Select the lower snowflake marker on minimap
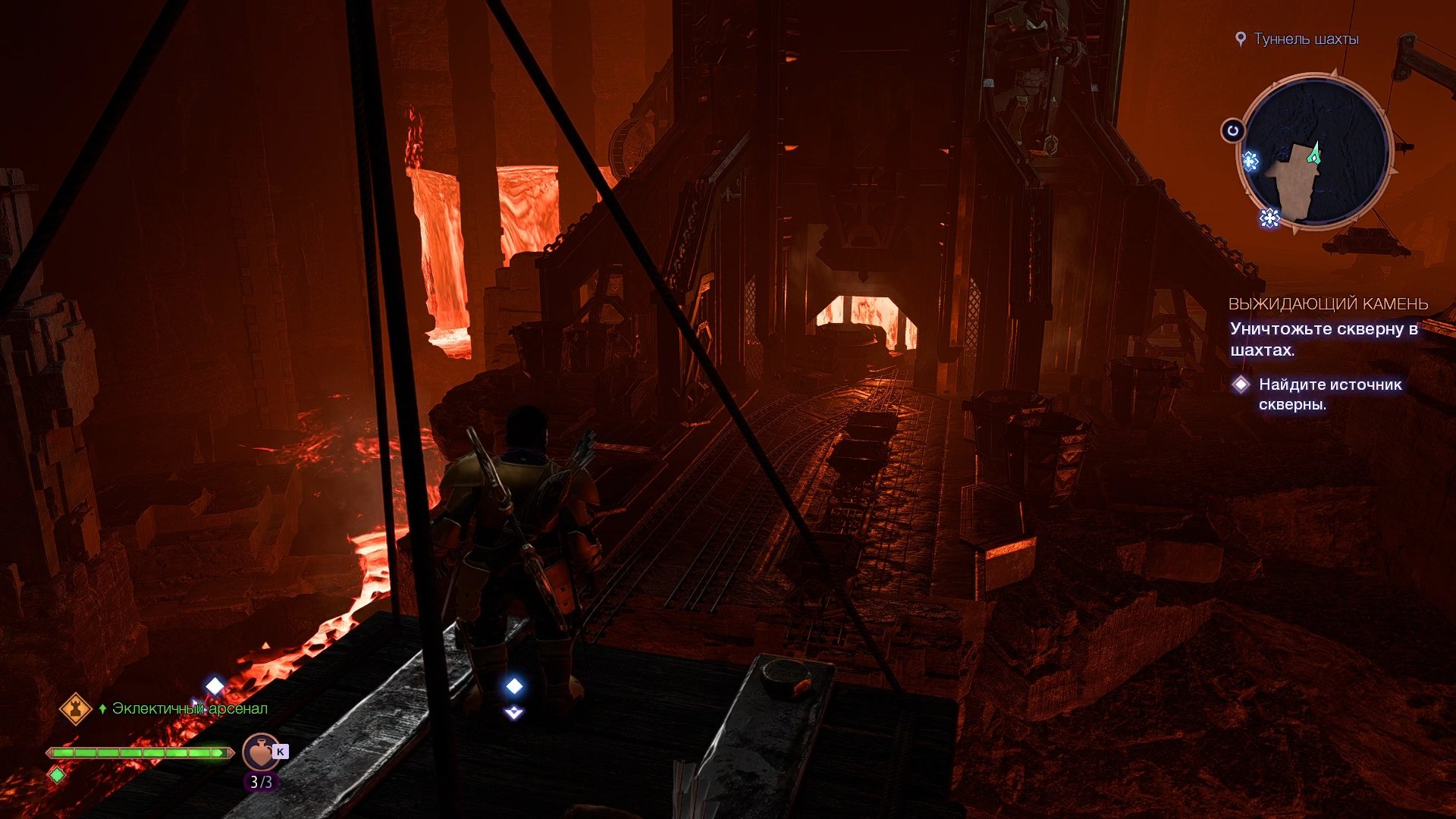The height and width of the screenshot is (819, 1456). pyautogui.click(x=1269, y=218)
